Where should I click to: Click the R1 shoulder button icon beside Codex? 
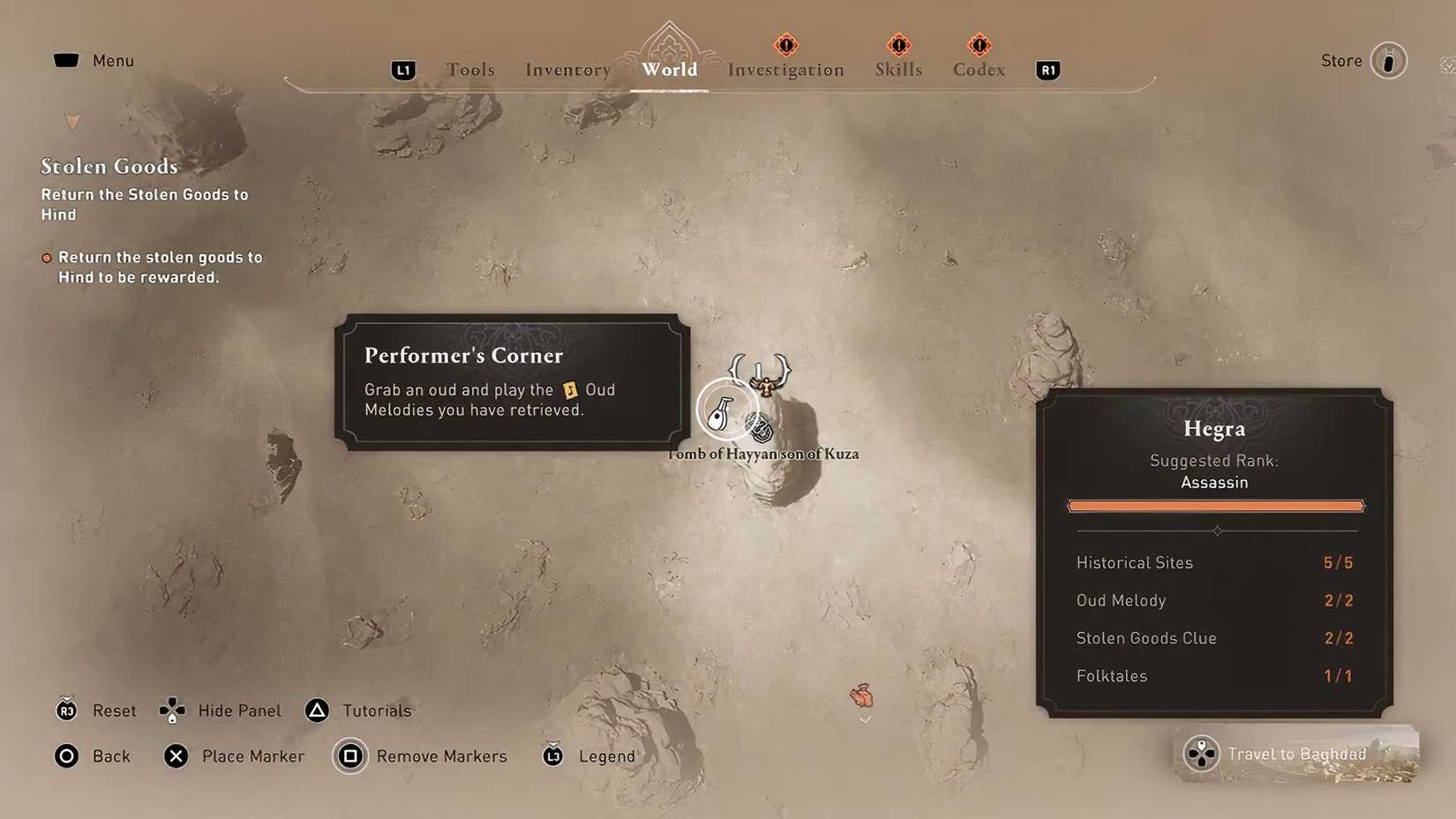(1047, 70)
